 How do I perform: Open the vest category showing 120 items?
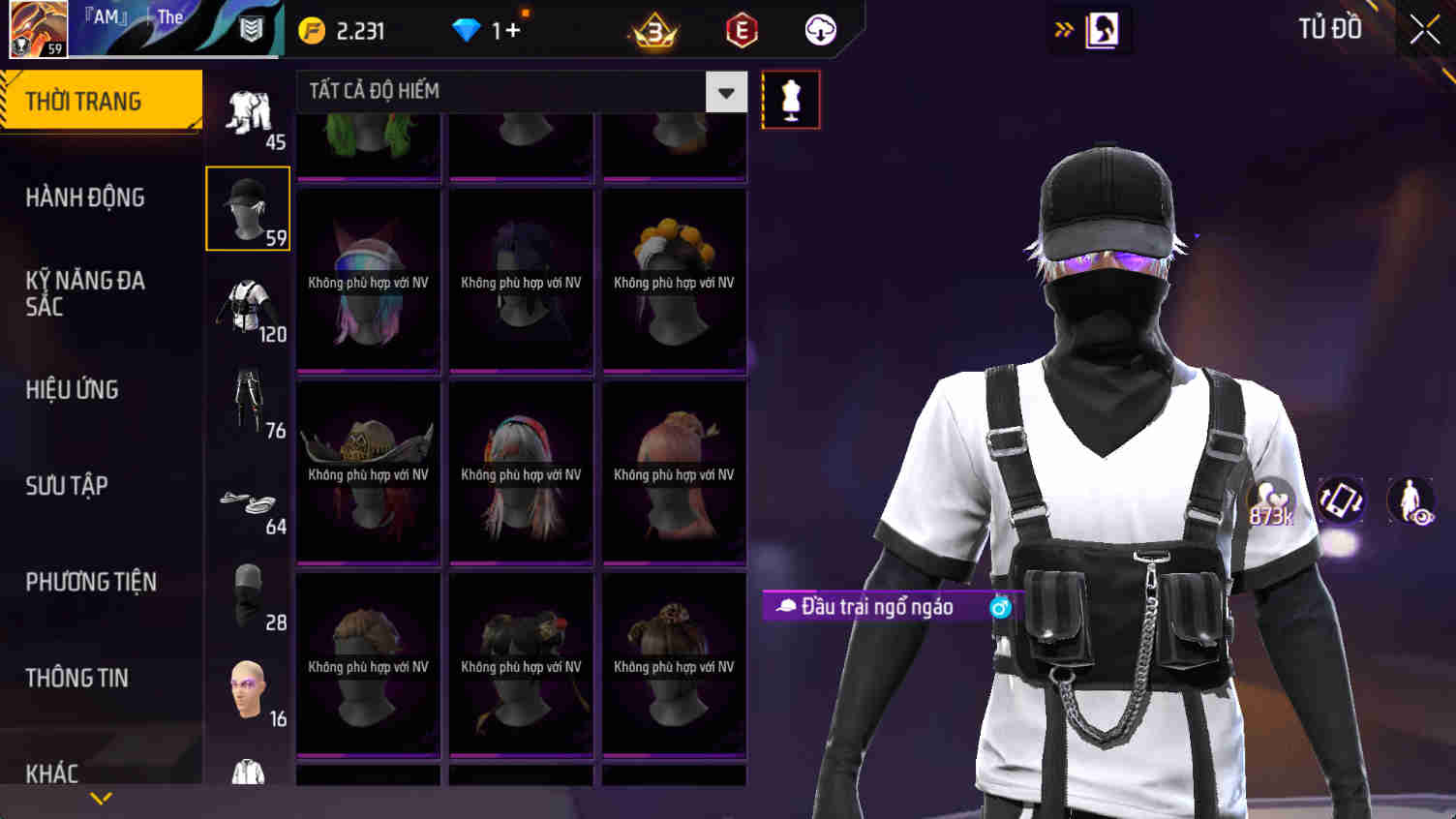click(247, 305)
